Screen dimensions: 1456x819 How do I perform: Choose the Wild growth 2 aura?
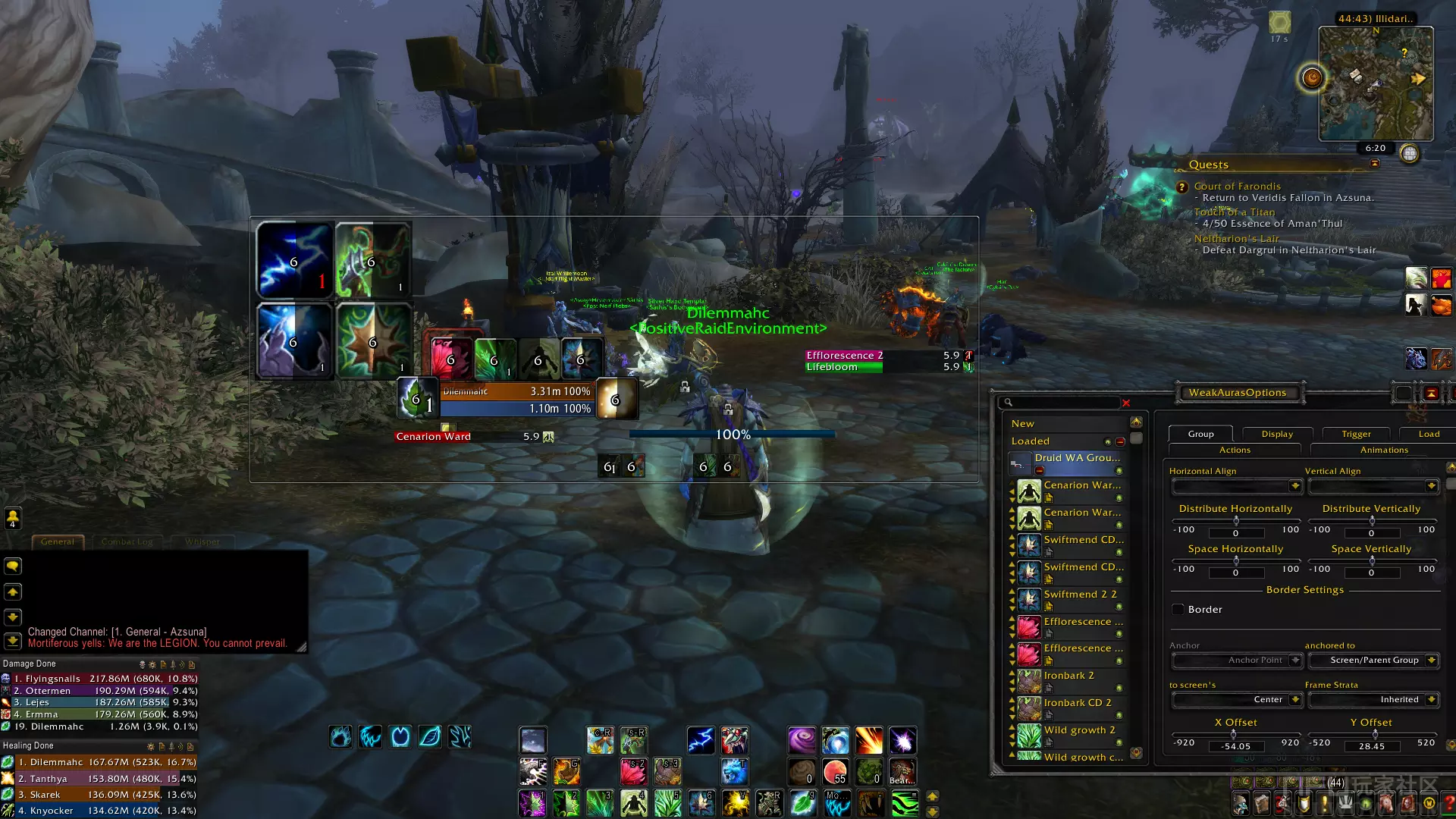(x=1079, y=730)
